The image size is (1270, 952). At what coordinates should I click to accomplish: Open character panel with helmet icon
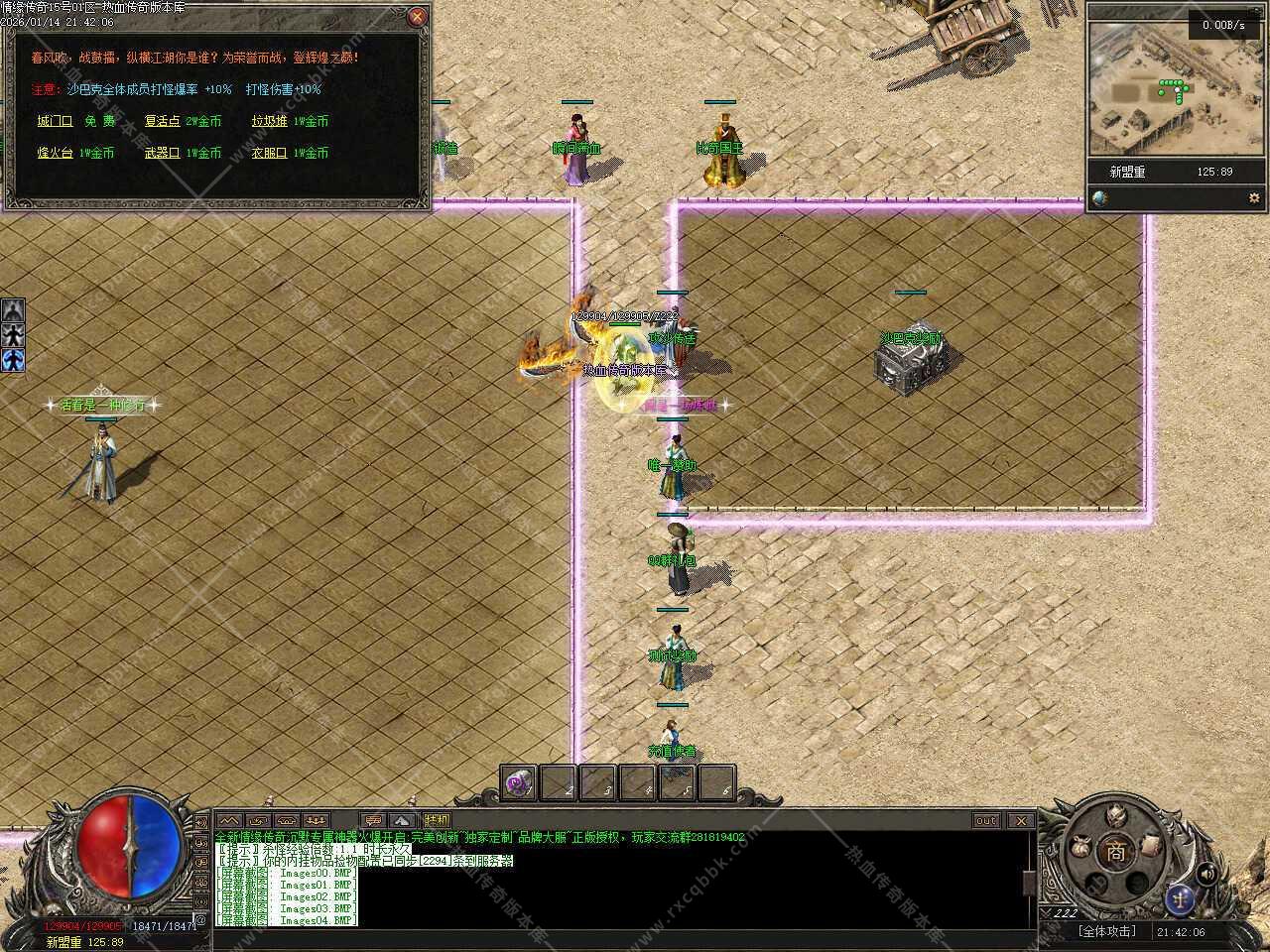pyautogui.click(x=1116, y=817)
